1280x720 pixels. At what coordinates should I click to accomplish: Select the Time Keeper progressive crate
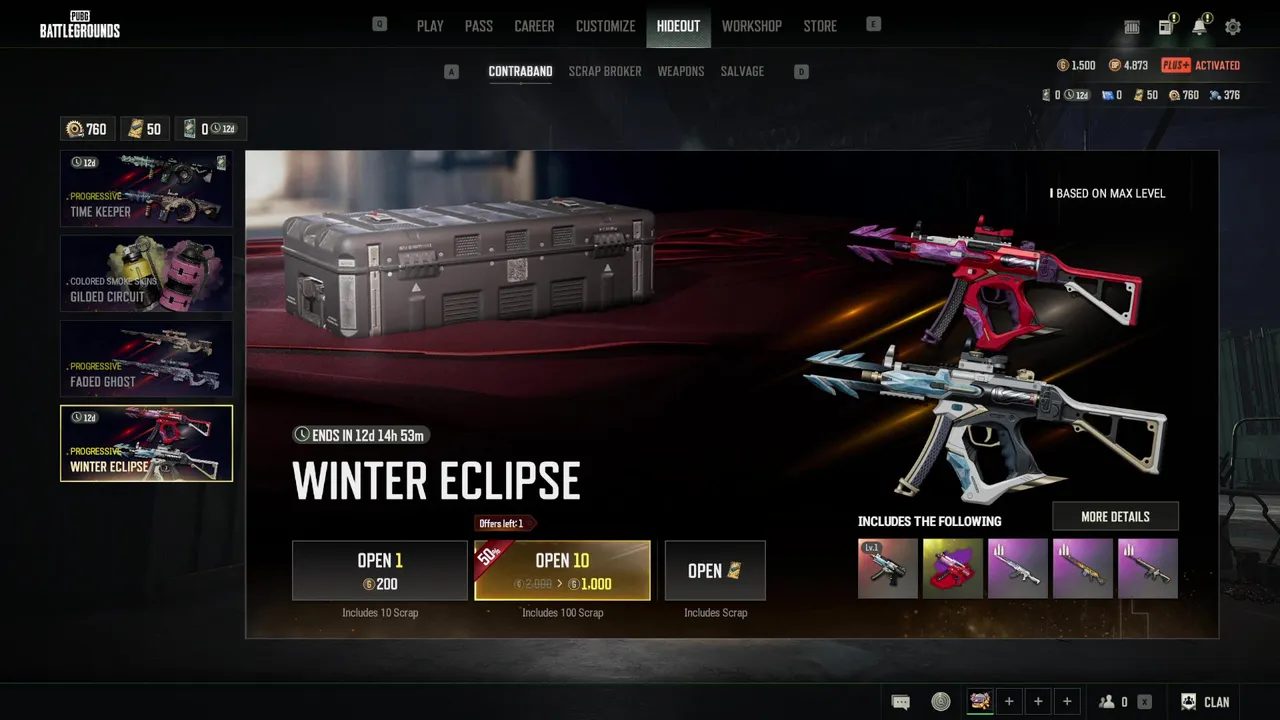[x=146, y=188]
